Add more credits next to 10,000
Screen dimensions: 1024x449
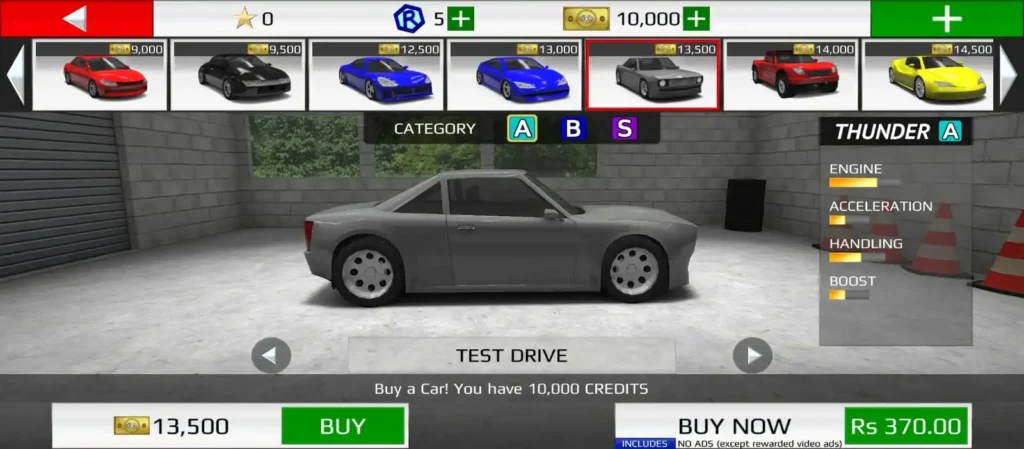(x=696, y=18)
